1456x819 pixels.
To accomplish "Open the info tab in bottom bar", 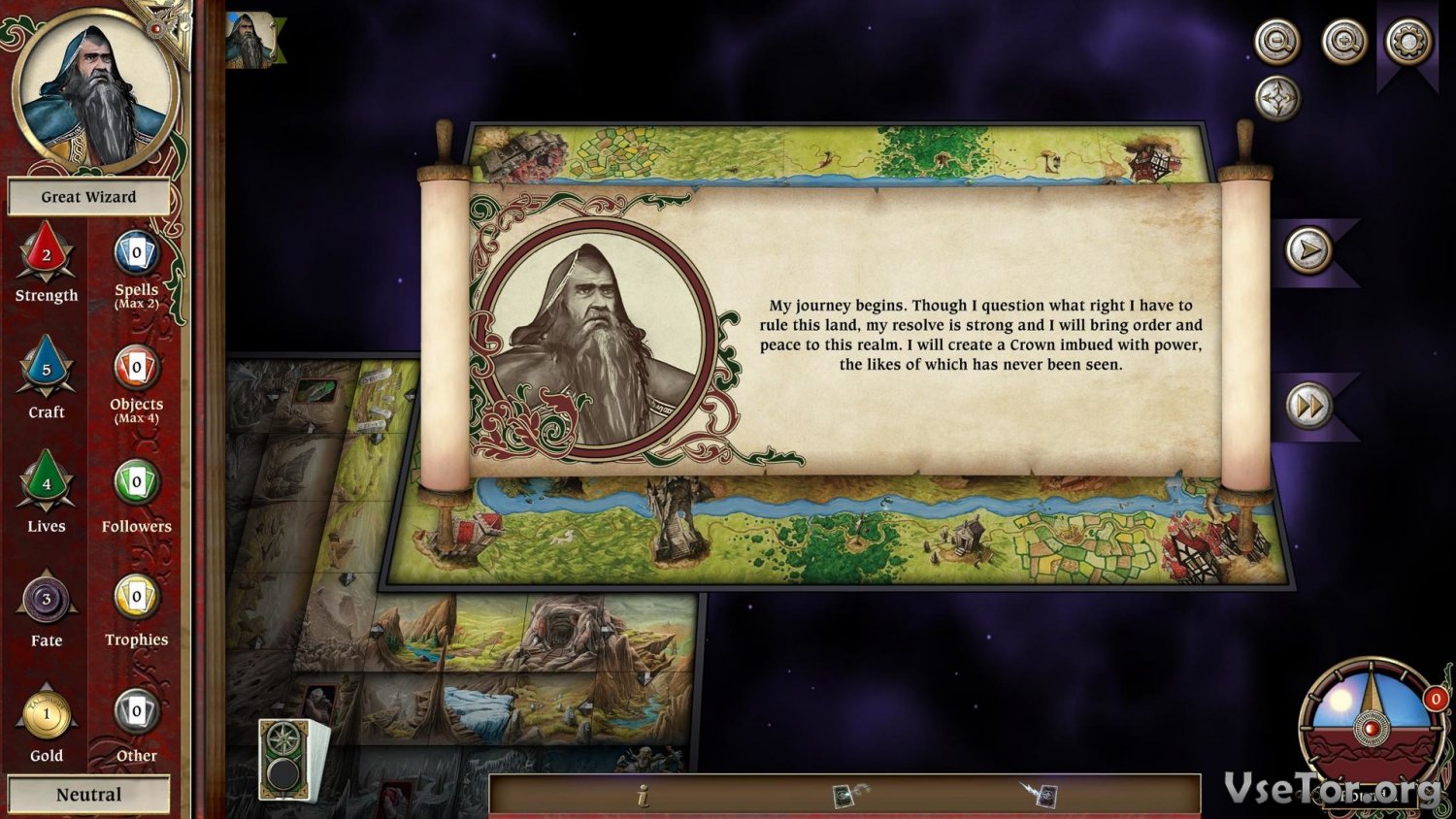I will click(643, 797).
